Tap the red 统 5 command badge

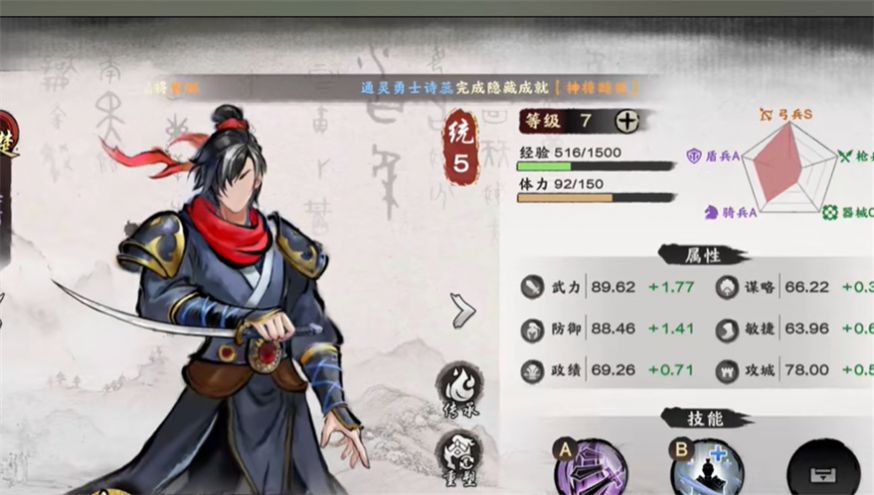click(461, 147)
